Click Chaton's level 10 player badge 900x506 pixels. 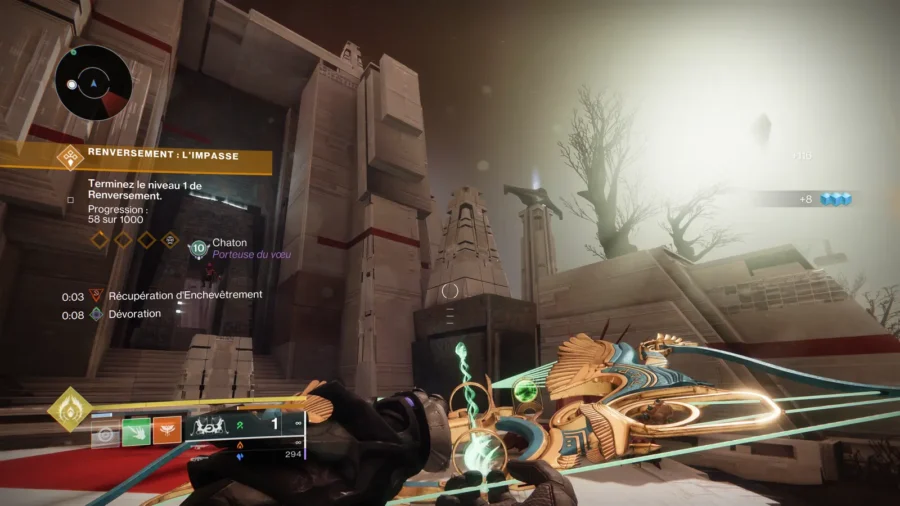tap(198, 248)
